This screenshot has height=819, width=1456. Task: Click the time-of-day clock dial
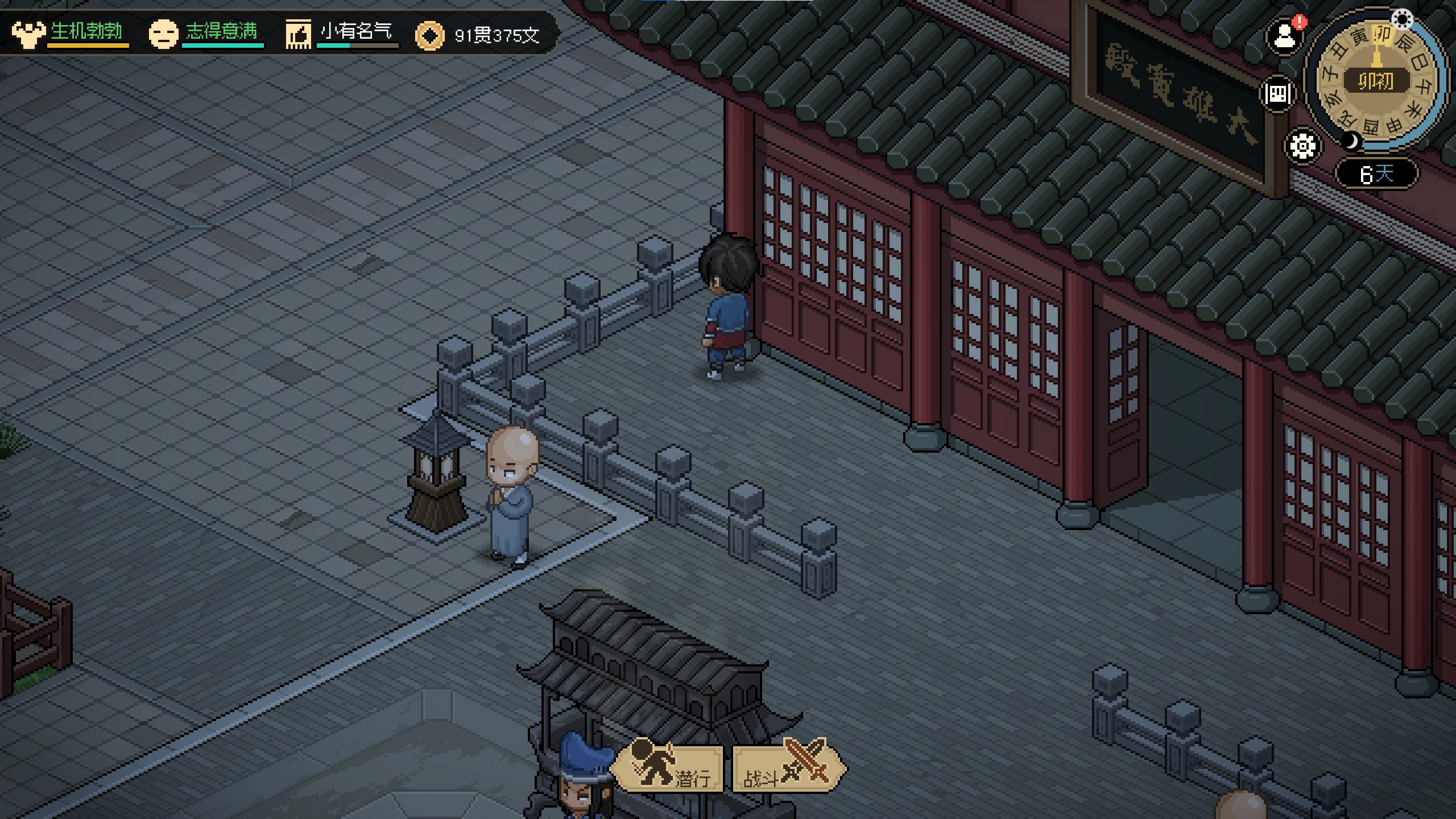tap(1376, 80)
